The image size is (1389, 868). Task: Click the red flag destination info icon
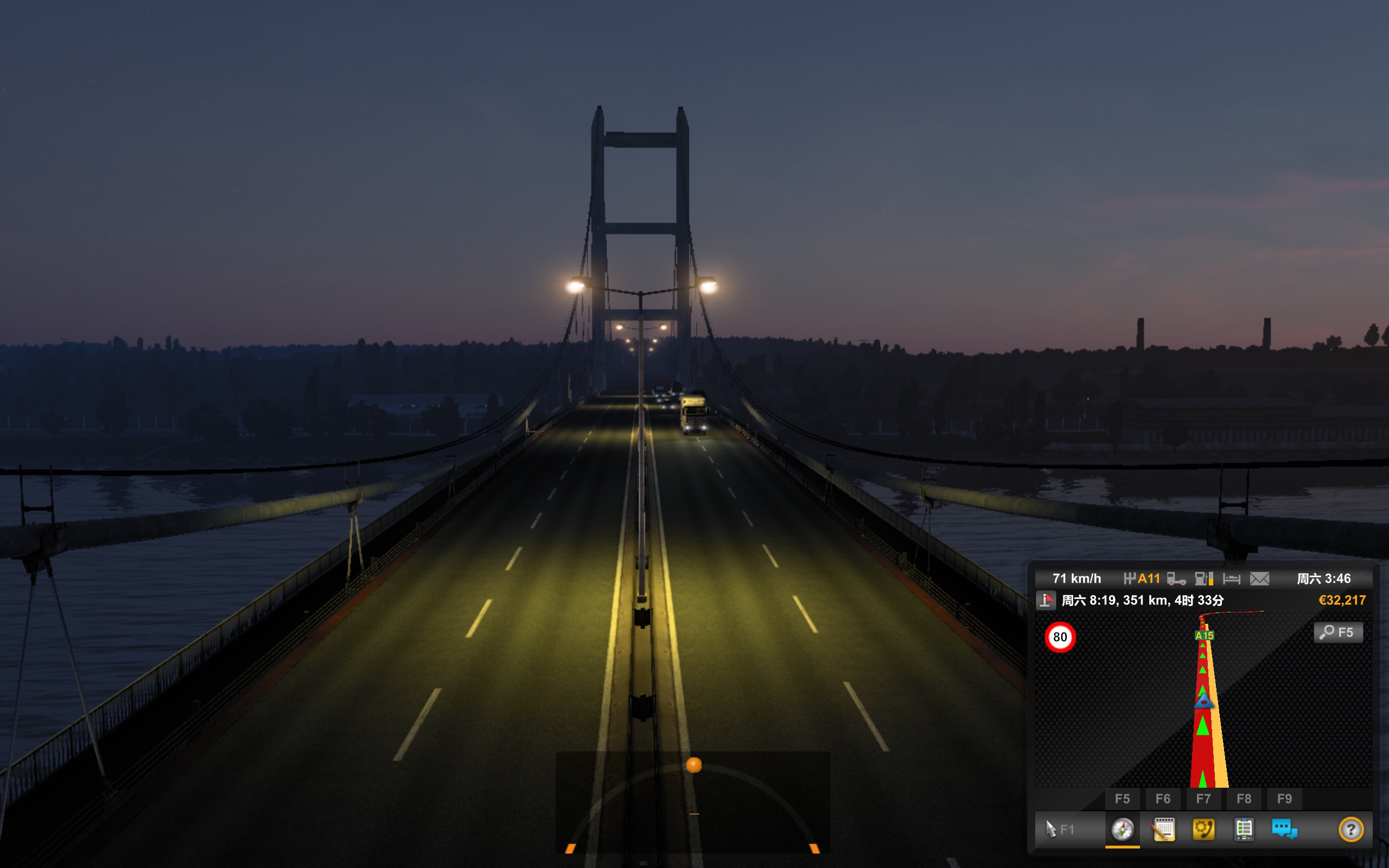1046,601
